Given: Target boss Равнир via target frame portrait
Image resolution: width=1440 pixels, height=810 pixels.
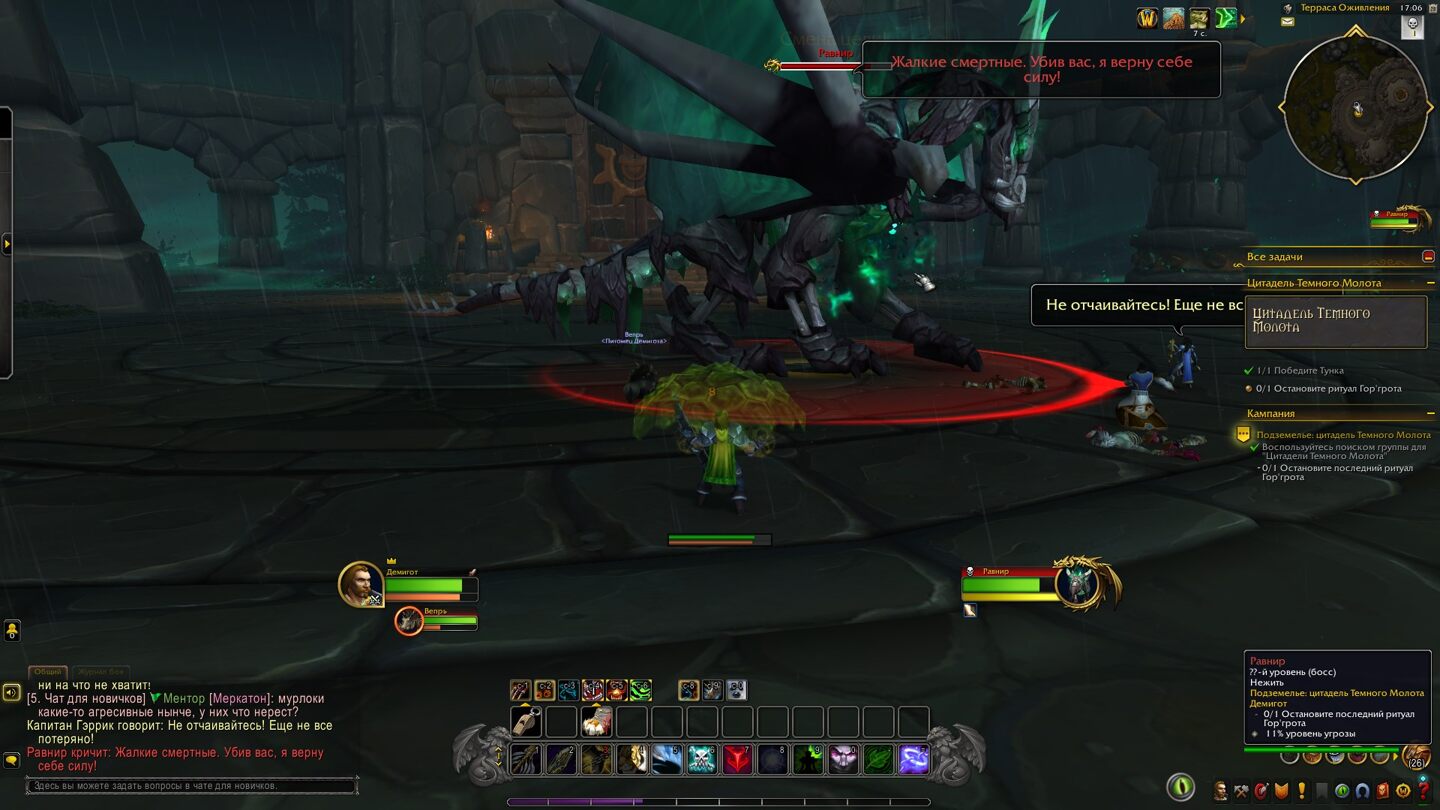Looking at the screenshot, I should [1078, 583].
